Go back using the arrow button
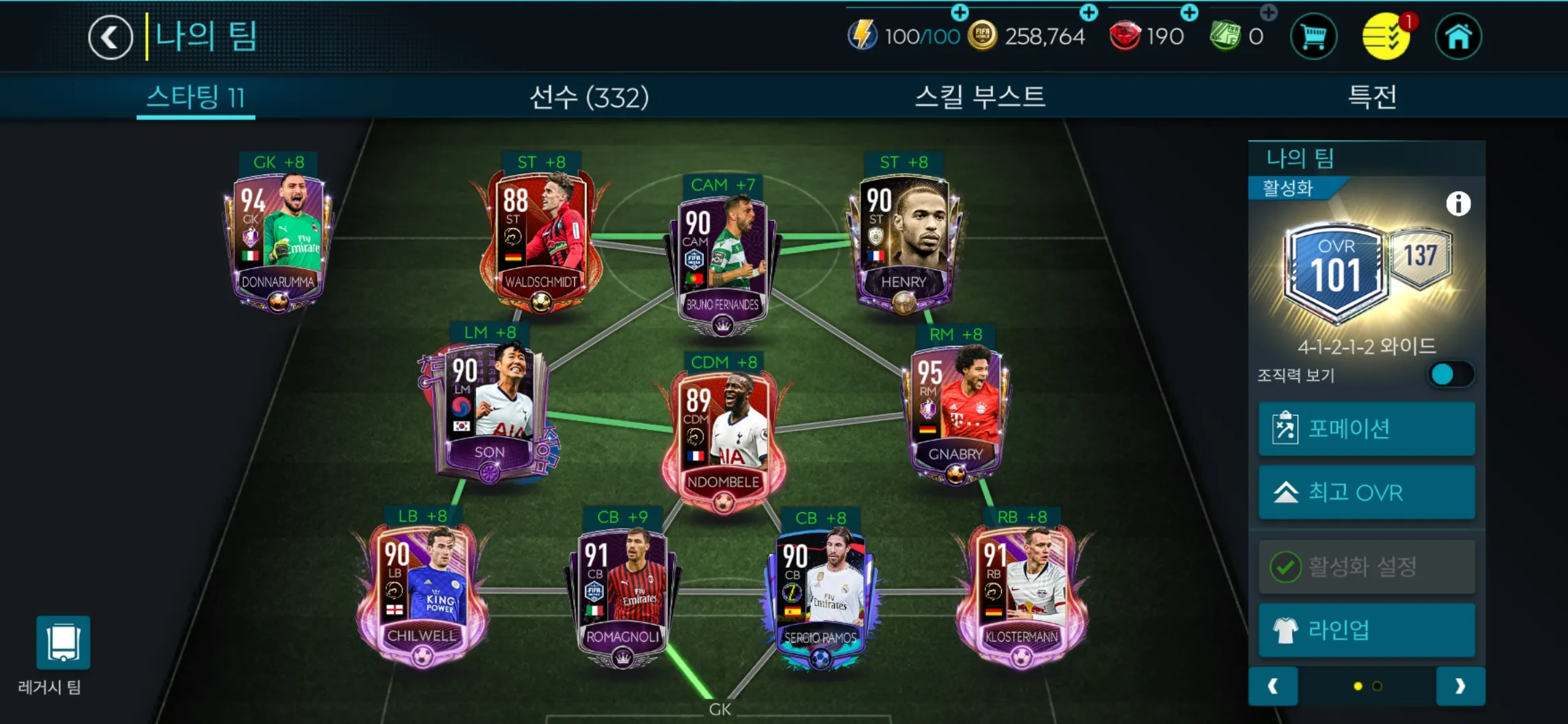 [111, 38]
